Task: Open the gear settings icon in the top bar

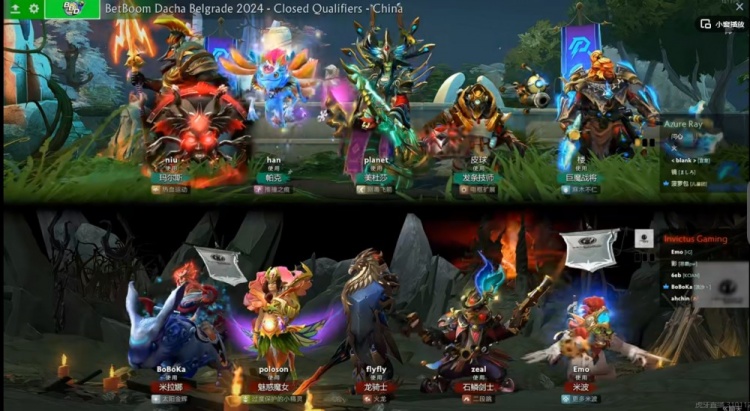Action: pyautogui.click(x=34, y=8)
